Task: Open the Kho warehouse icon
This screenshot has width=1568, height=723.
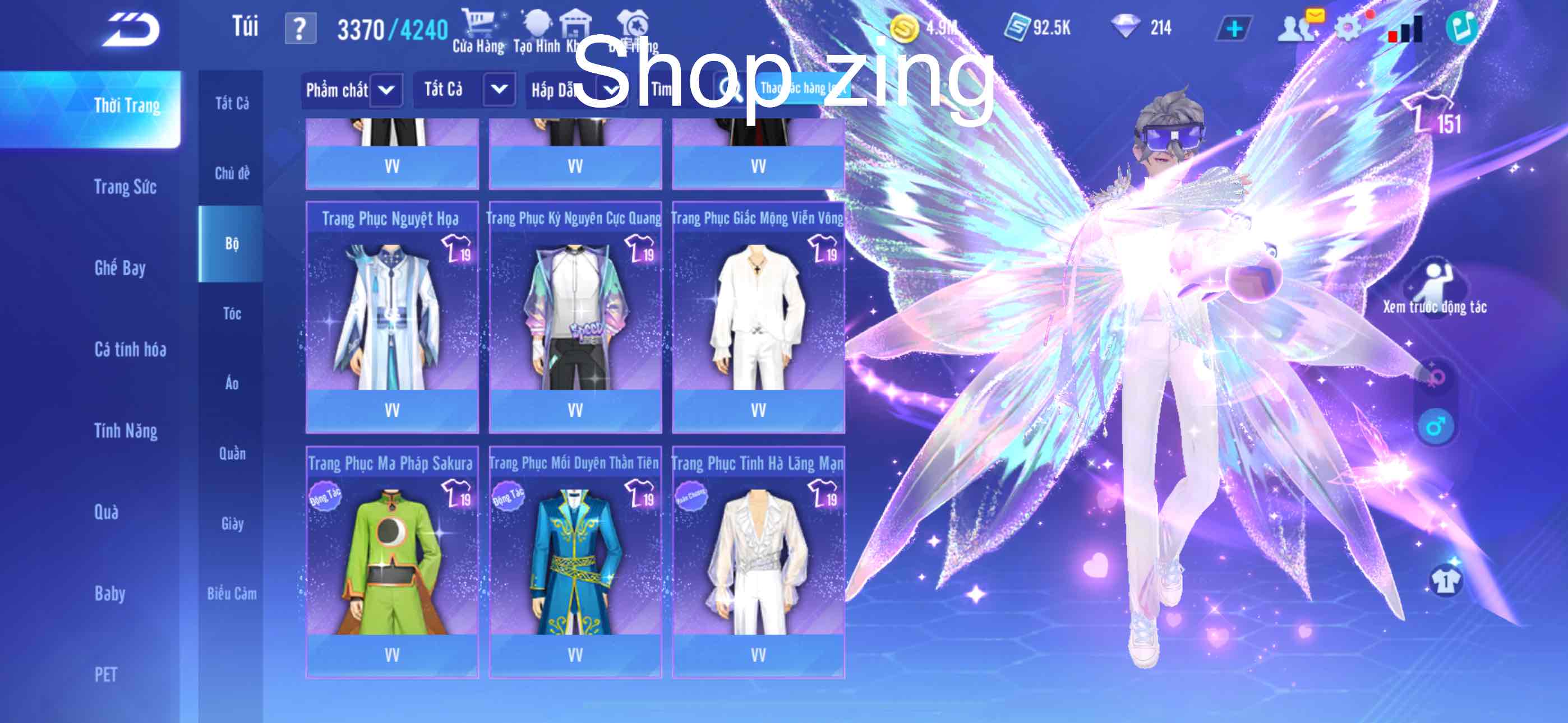Action: [576, 23]
